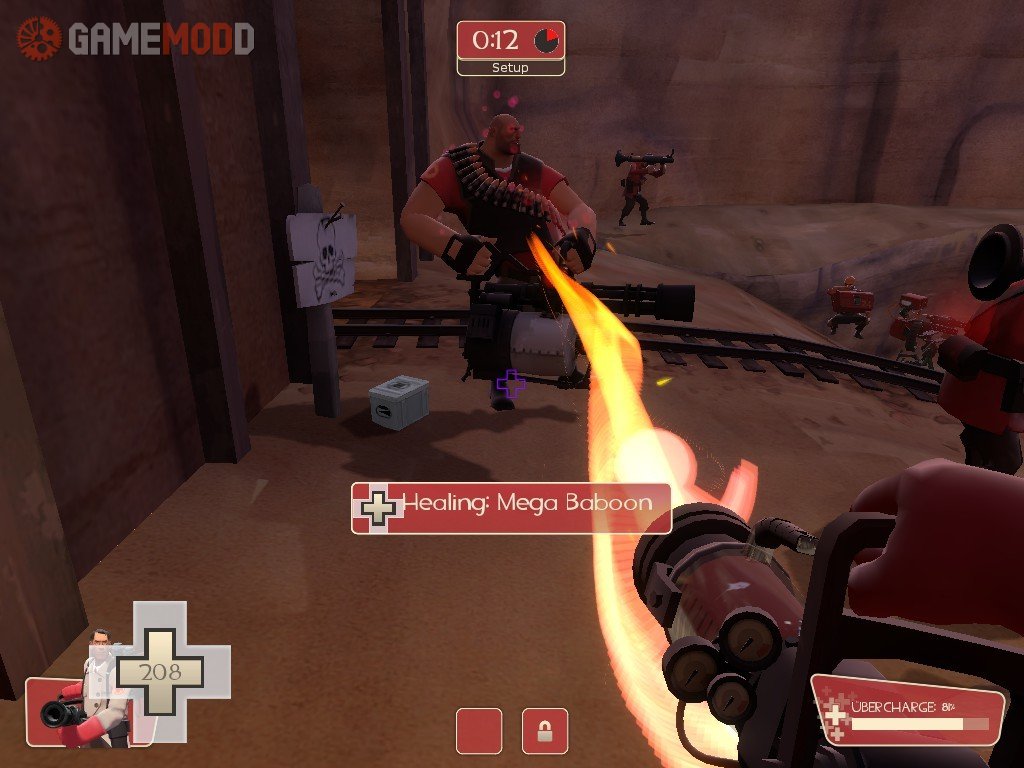Image resolution: width=1024 pixels, height=768 pixels.
Task: Select the empty control point square
Action: (x=479, y=731)
